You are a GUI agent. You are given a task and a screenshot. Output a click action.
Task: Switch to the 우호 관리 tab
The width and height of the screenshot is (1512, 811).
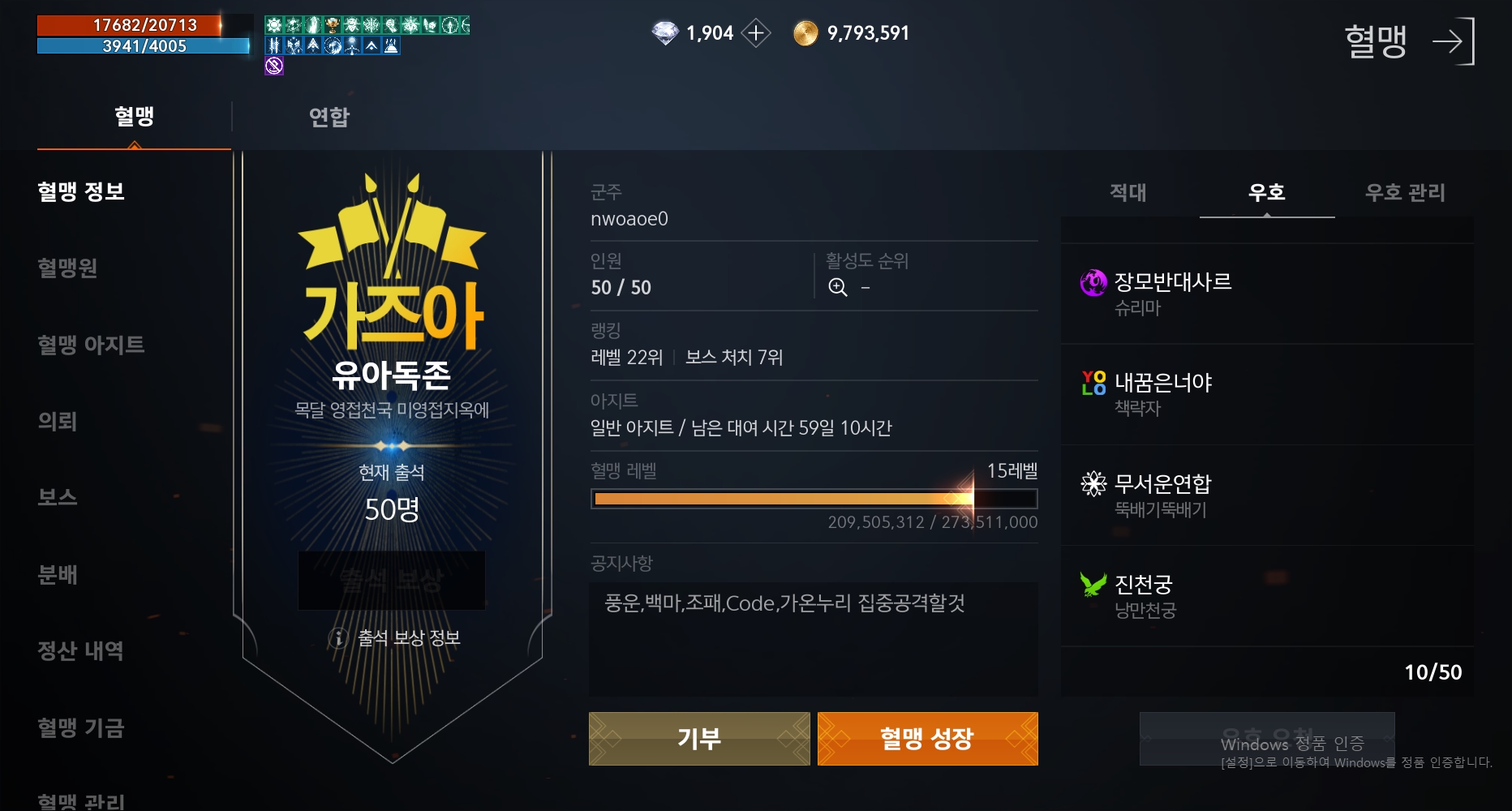[x=1405, y=193]
